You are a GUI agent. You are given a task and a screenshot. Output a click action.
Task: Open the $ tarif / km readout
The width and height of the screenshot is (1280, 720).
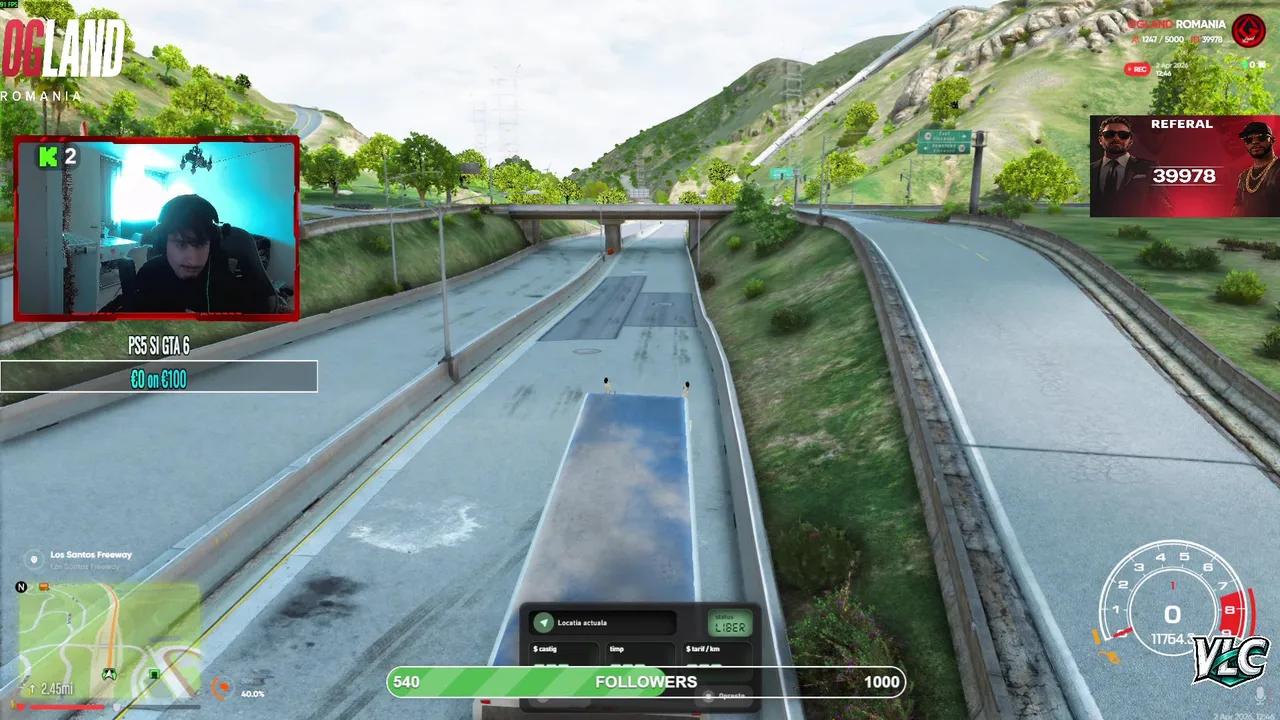[x=703, y=649]
